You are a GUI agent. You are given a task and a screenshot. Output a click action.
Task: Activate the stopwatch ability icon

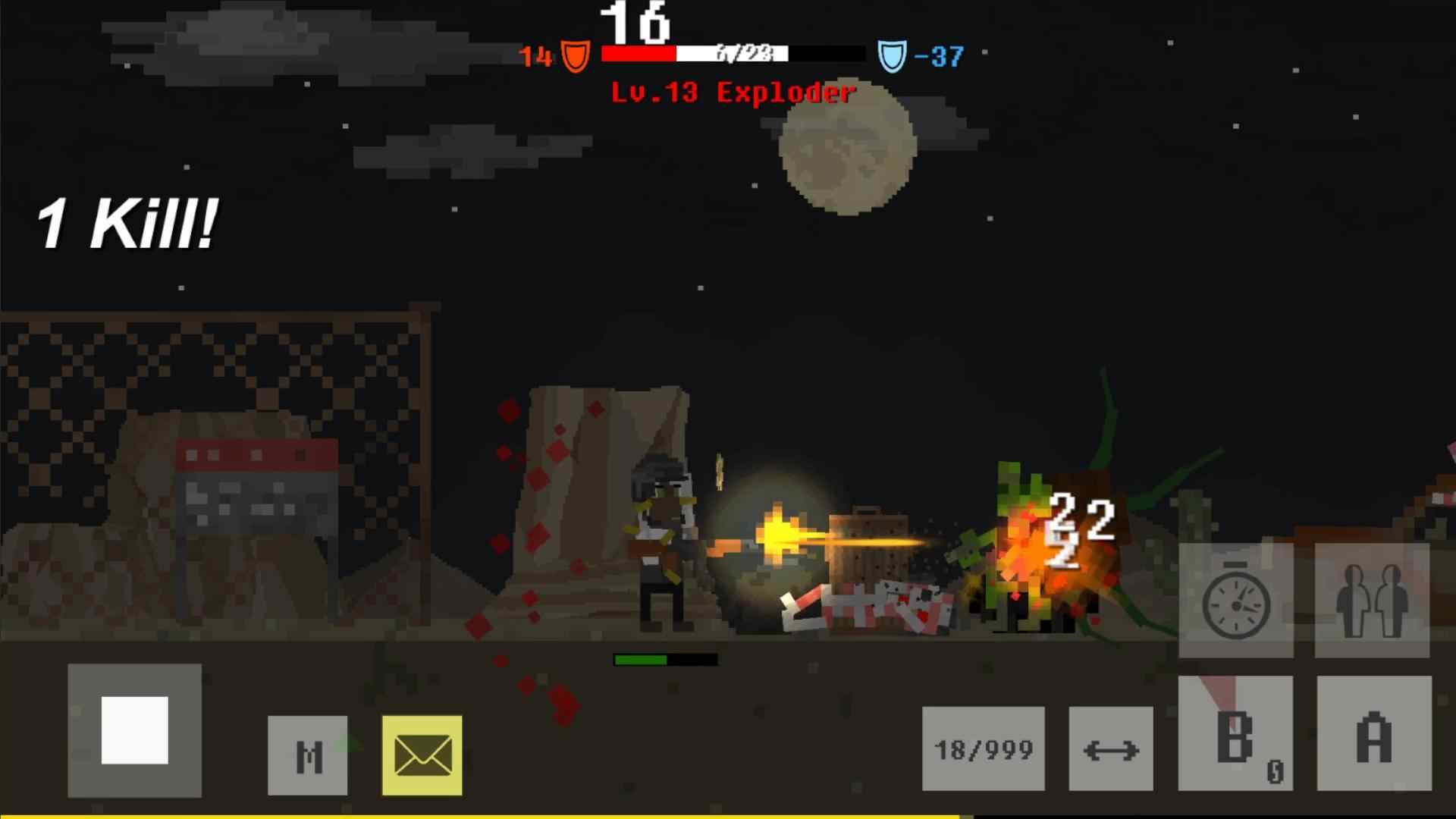pos(1236,602)
